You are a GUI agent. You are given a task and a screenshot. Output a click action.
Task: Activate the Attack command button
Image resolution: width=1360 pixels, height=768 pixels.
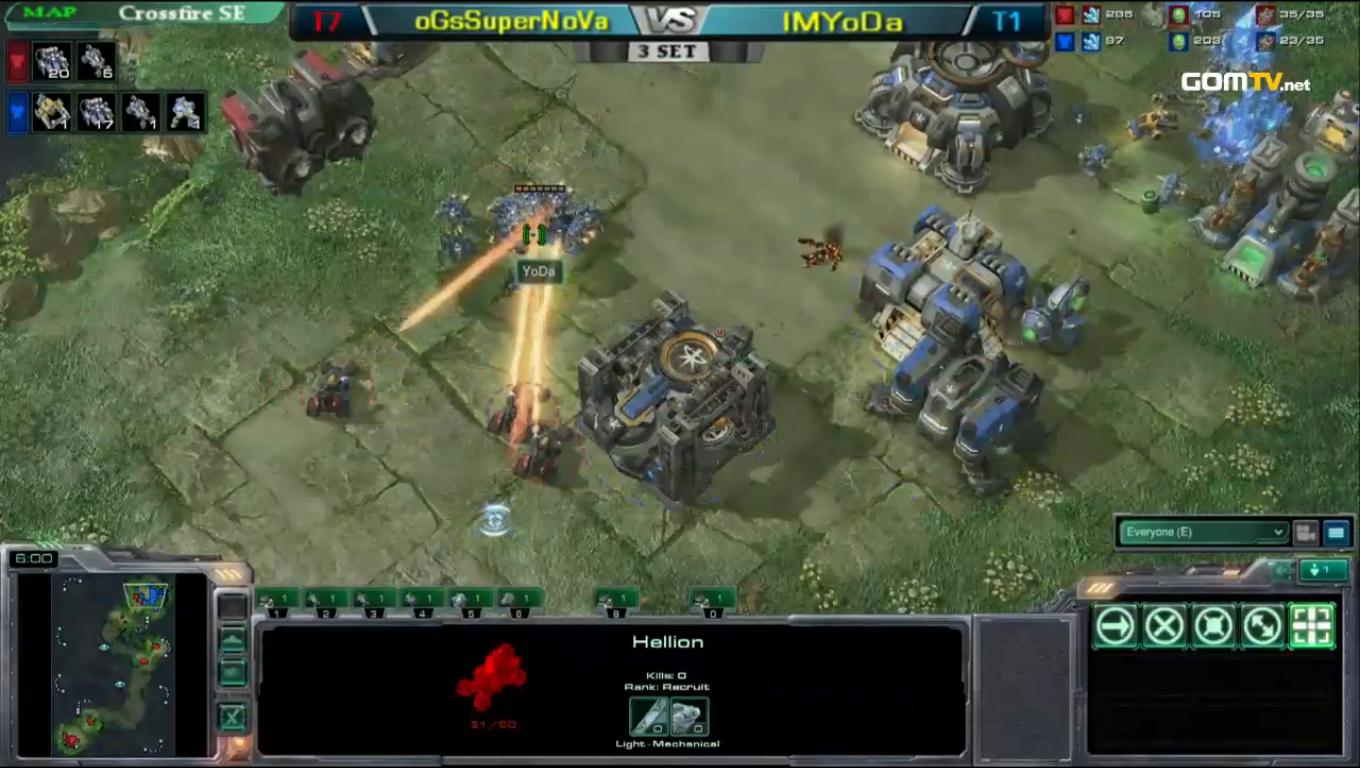coord(1312,627)
